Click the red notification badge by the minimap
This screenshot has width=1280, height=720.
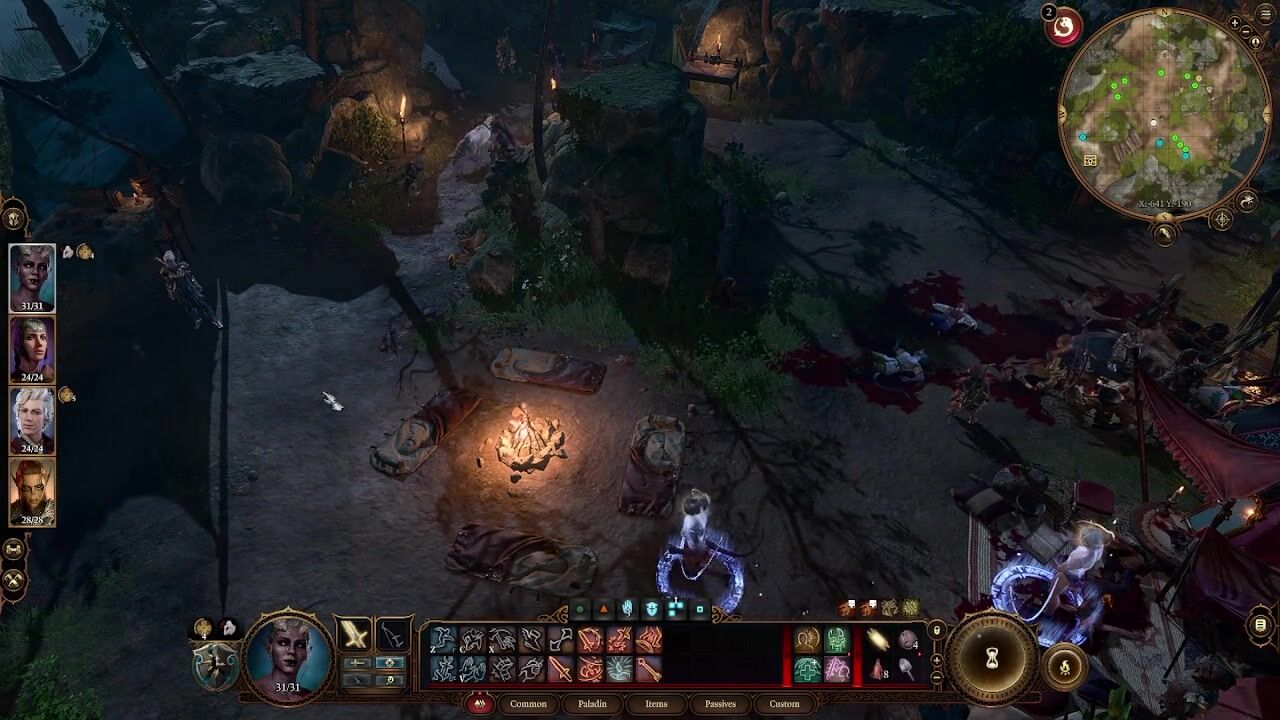[x=1063, y=27]
